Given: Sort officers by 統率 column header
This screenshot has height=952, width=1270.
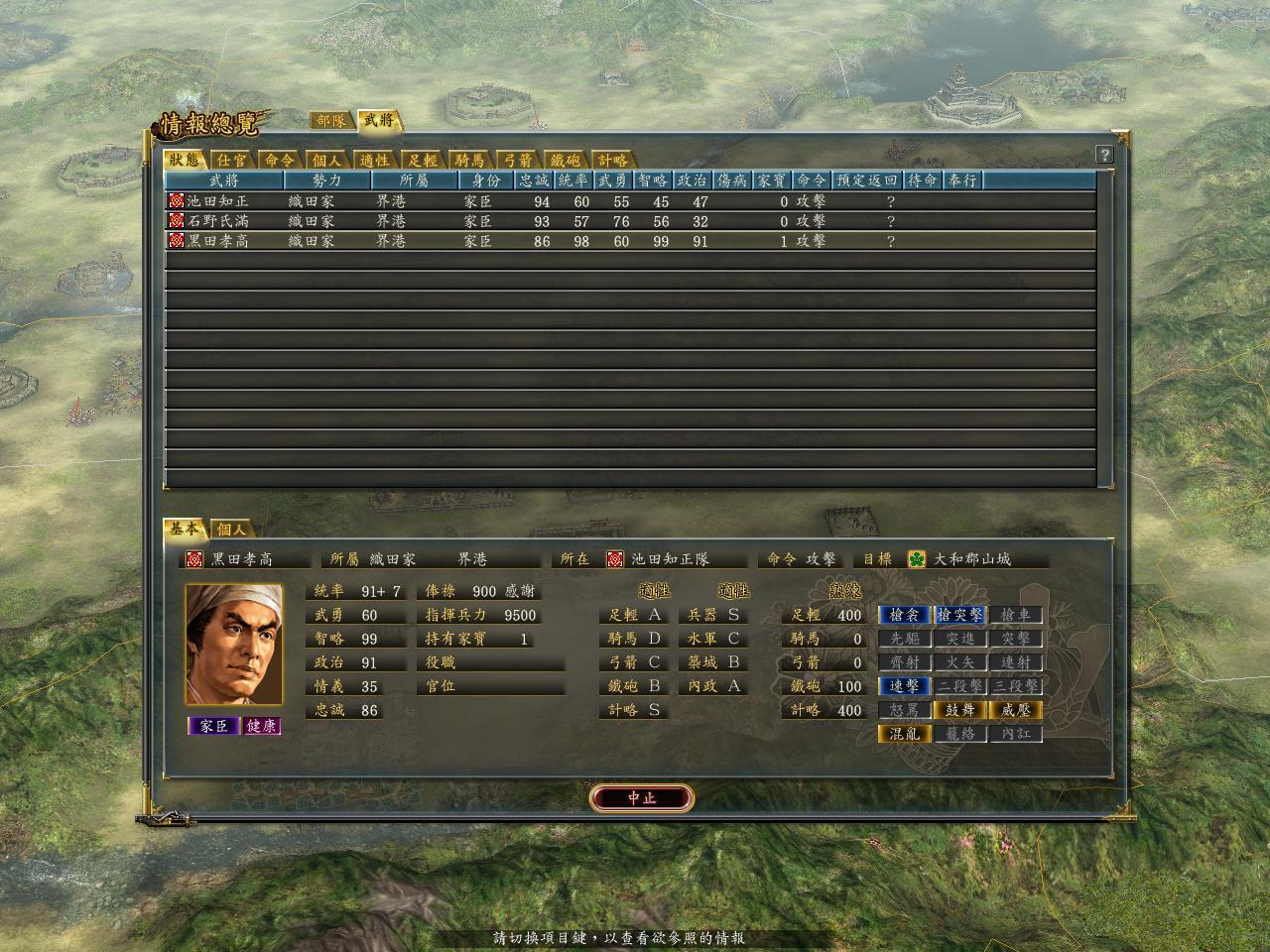Looking at the screenshot, I should pyautogui.click(x=573, y=180).
